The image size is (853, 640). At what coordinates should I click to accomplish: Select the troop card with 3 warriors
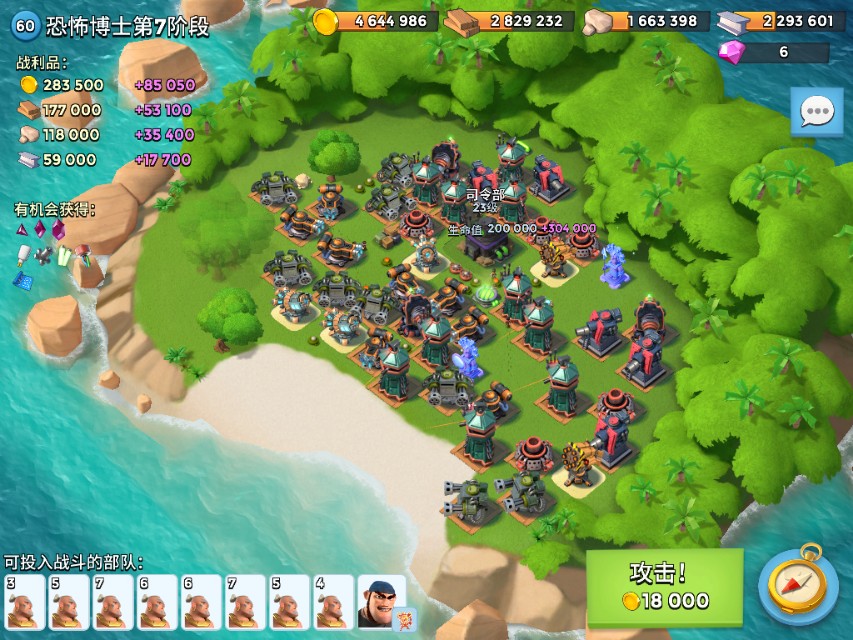point(24,601)
